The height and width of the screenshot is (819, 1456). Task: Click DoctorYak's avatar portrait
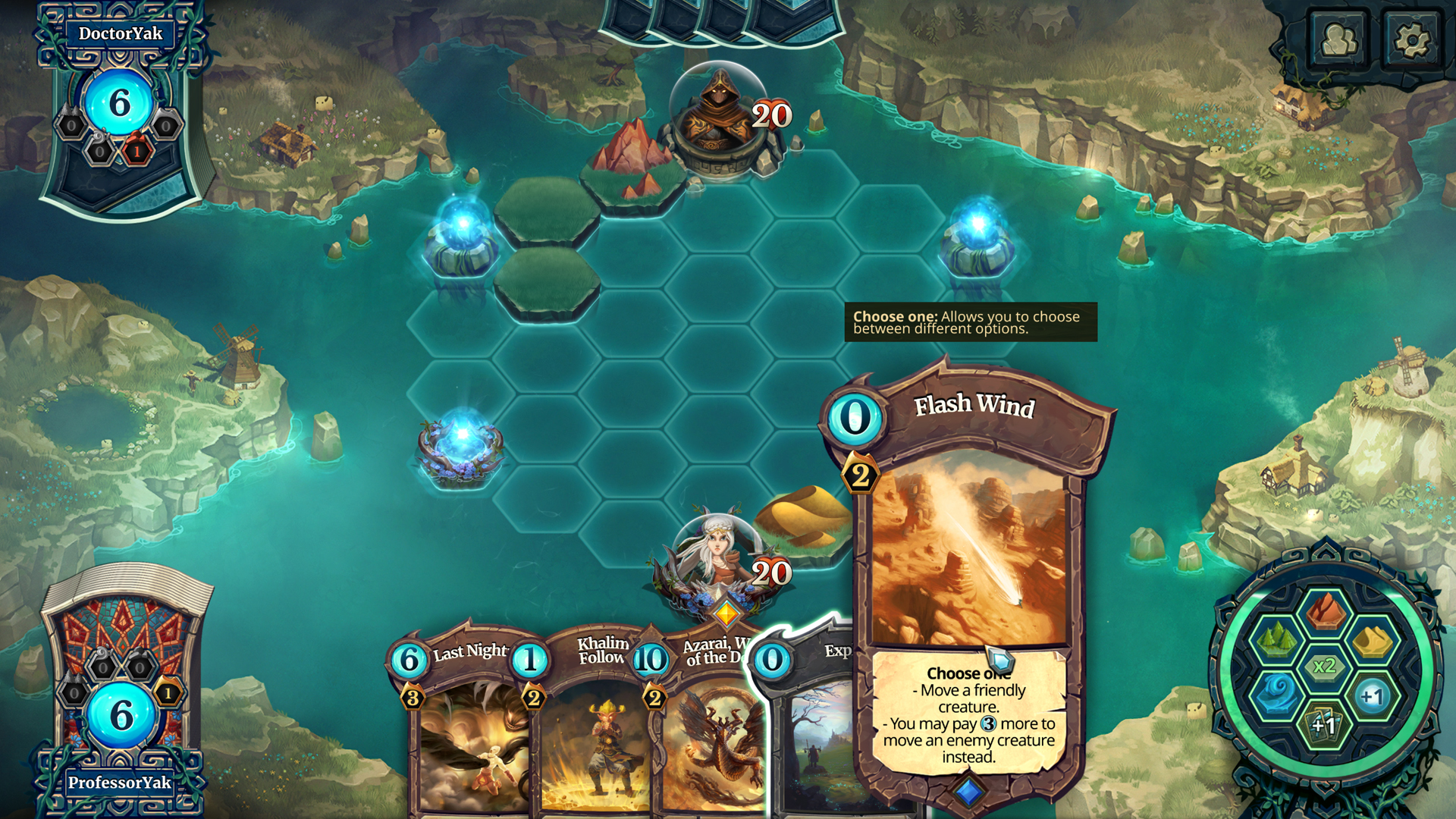pos(121,102)
